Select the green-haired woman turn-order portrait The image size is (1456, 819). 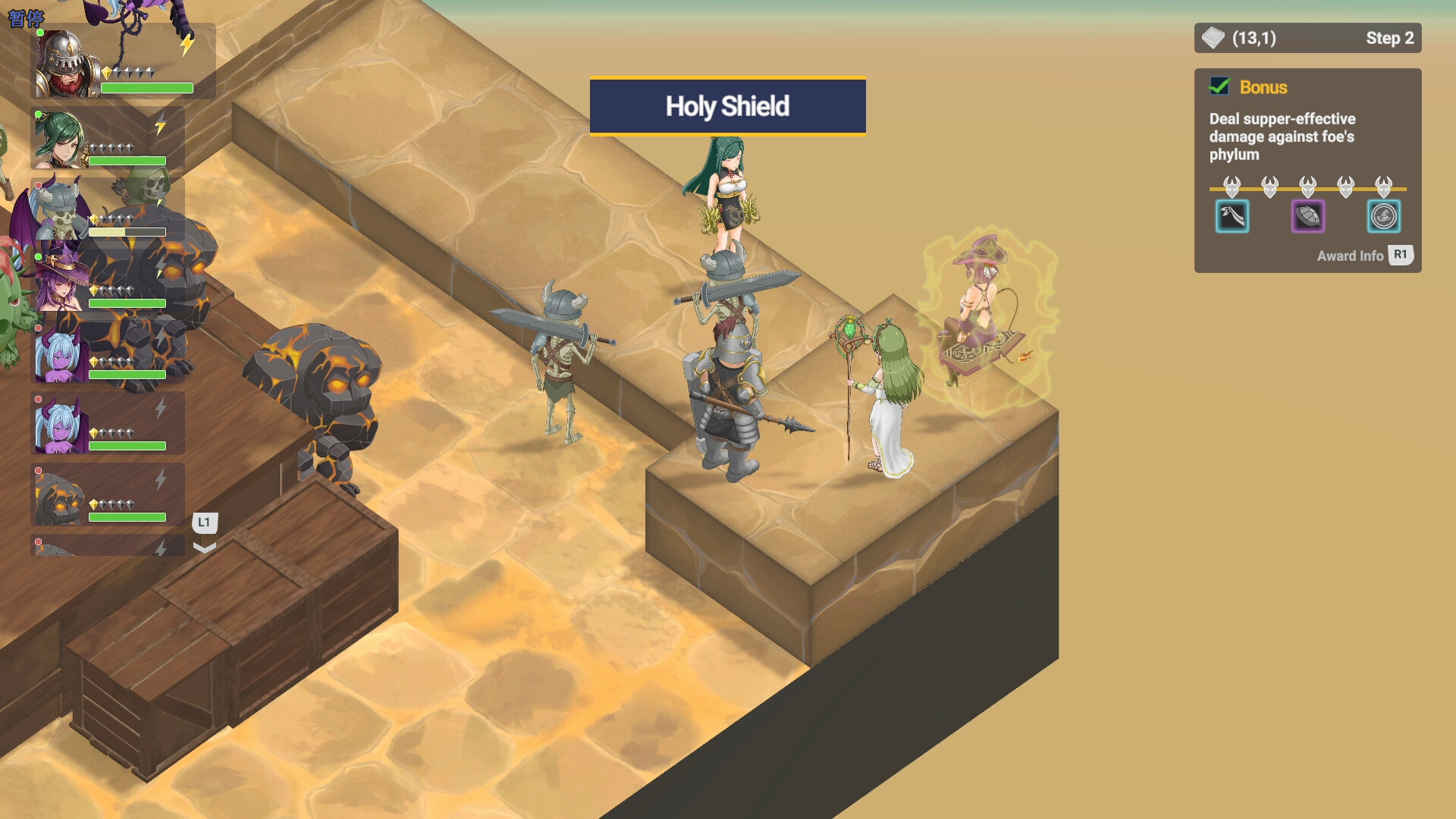pos(59,140)
